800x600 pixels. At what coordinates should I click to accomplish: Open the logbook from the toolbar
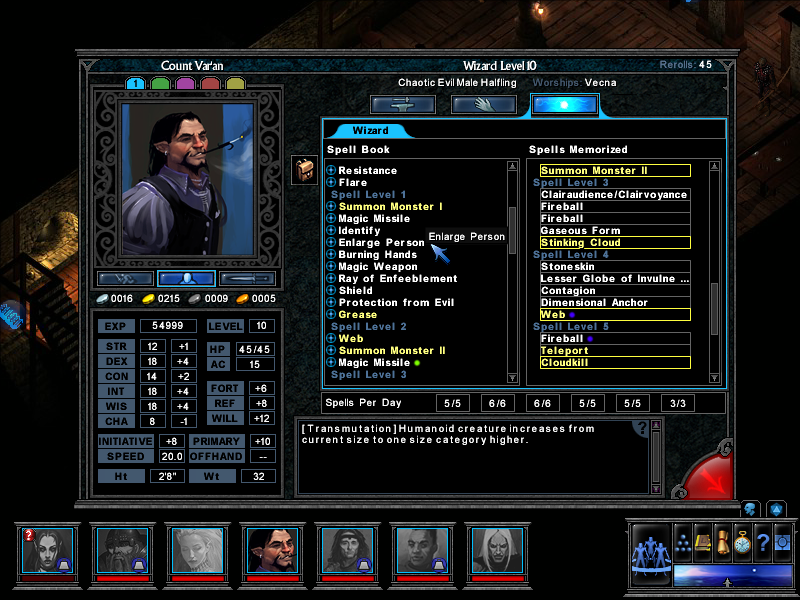pyautogui.click(x=703, y=541)
